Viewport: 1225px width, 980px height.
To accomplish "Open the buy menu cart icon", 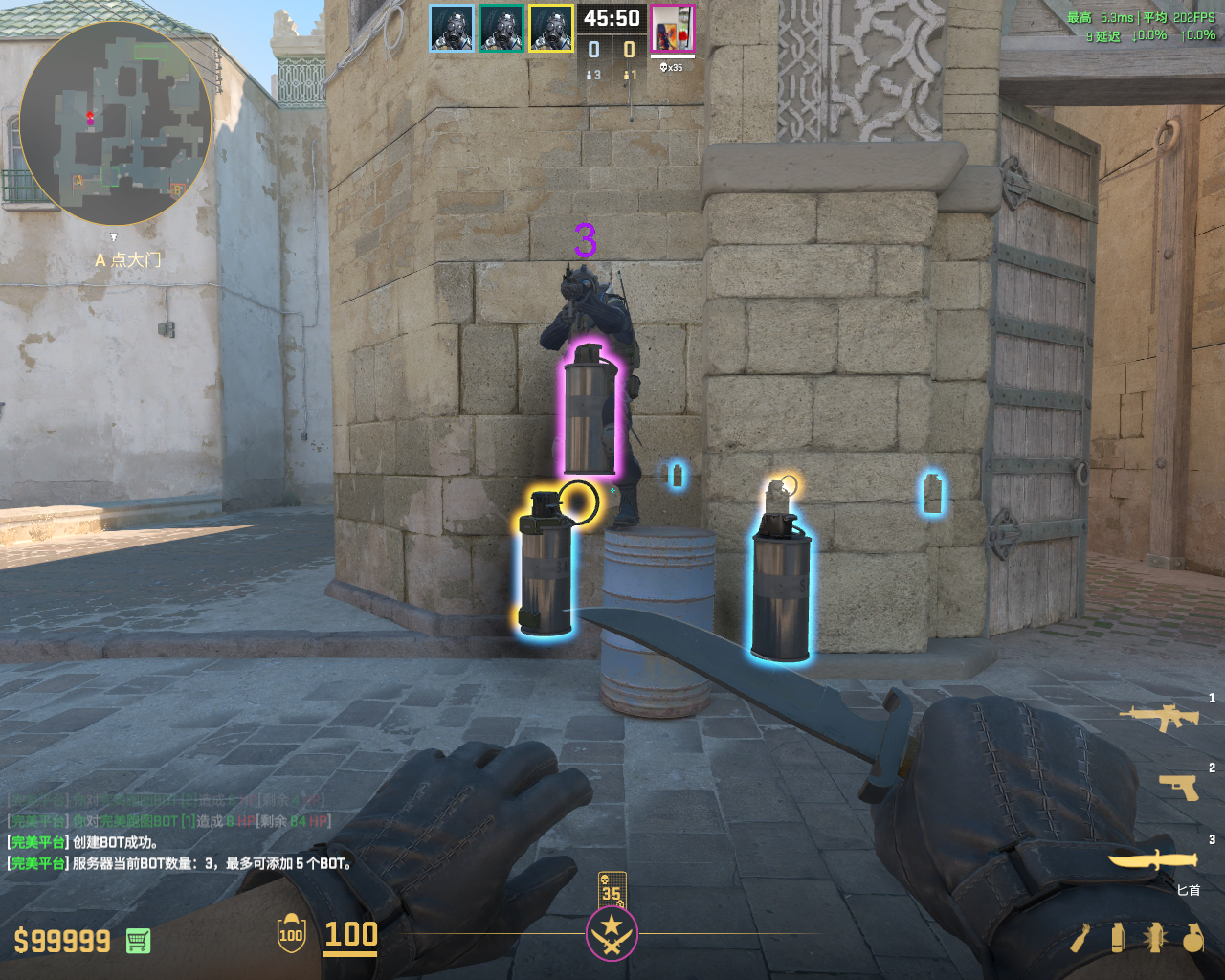I will 138,941.
